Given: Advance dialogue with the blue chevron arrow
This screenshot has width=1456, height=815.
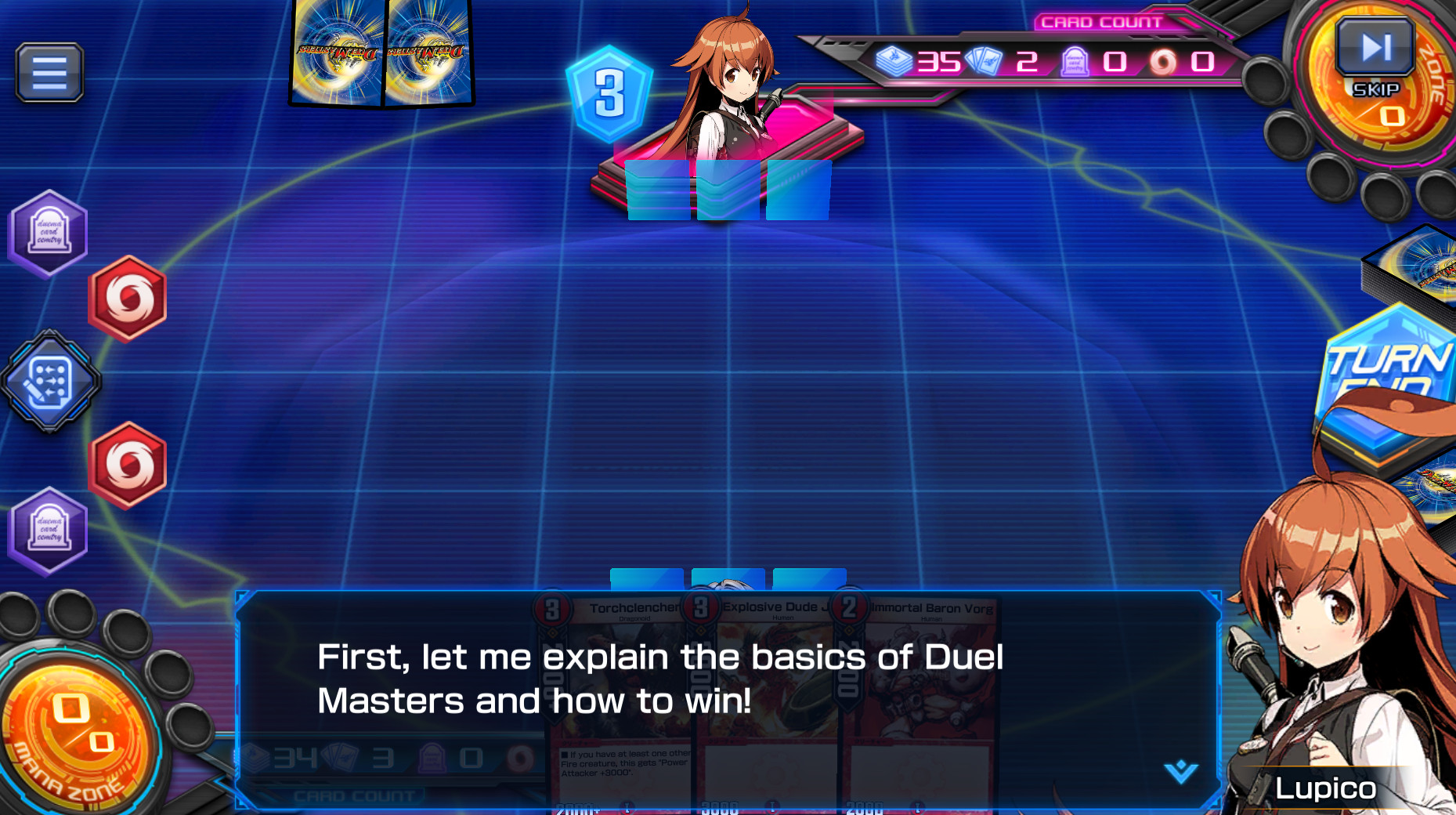Looking at the screenshot, I should (1180, 771).
